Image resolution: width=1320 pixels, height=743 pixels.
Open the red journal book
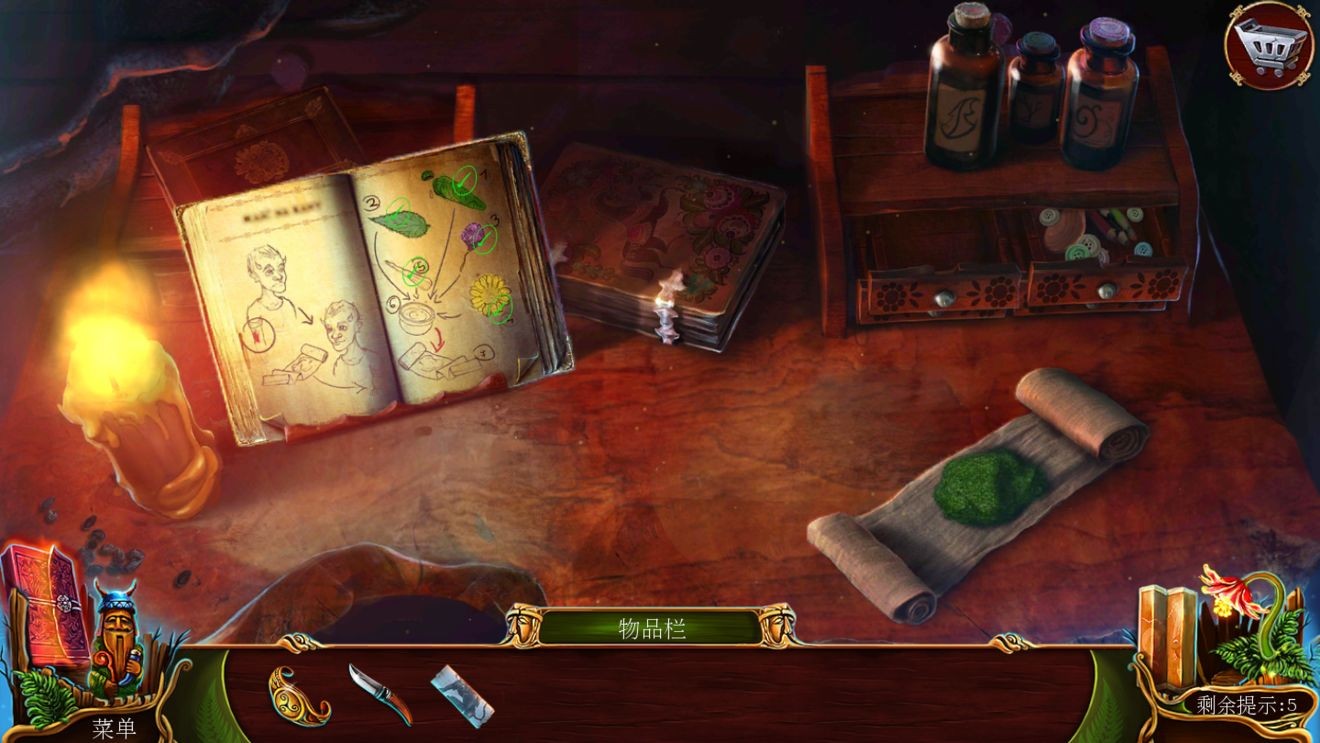pos(45,604)
